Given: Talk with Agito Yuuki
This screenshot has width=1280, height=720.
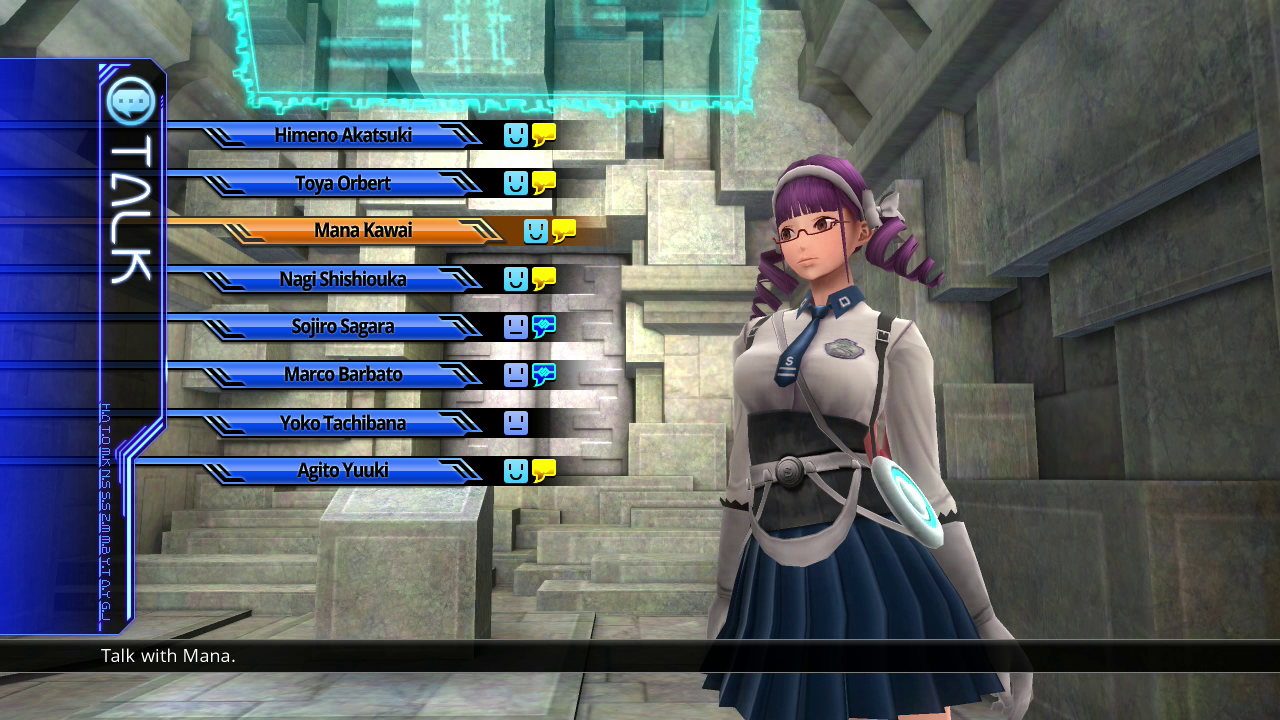Looking at the screenshot, I should (342, 471).
